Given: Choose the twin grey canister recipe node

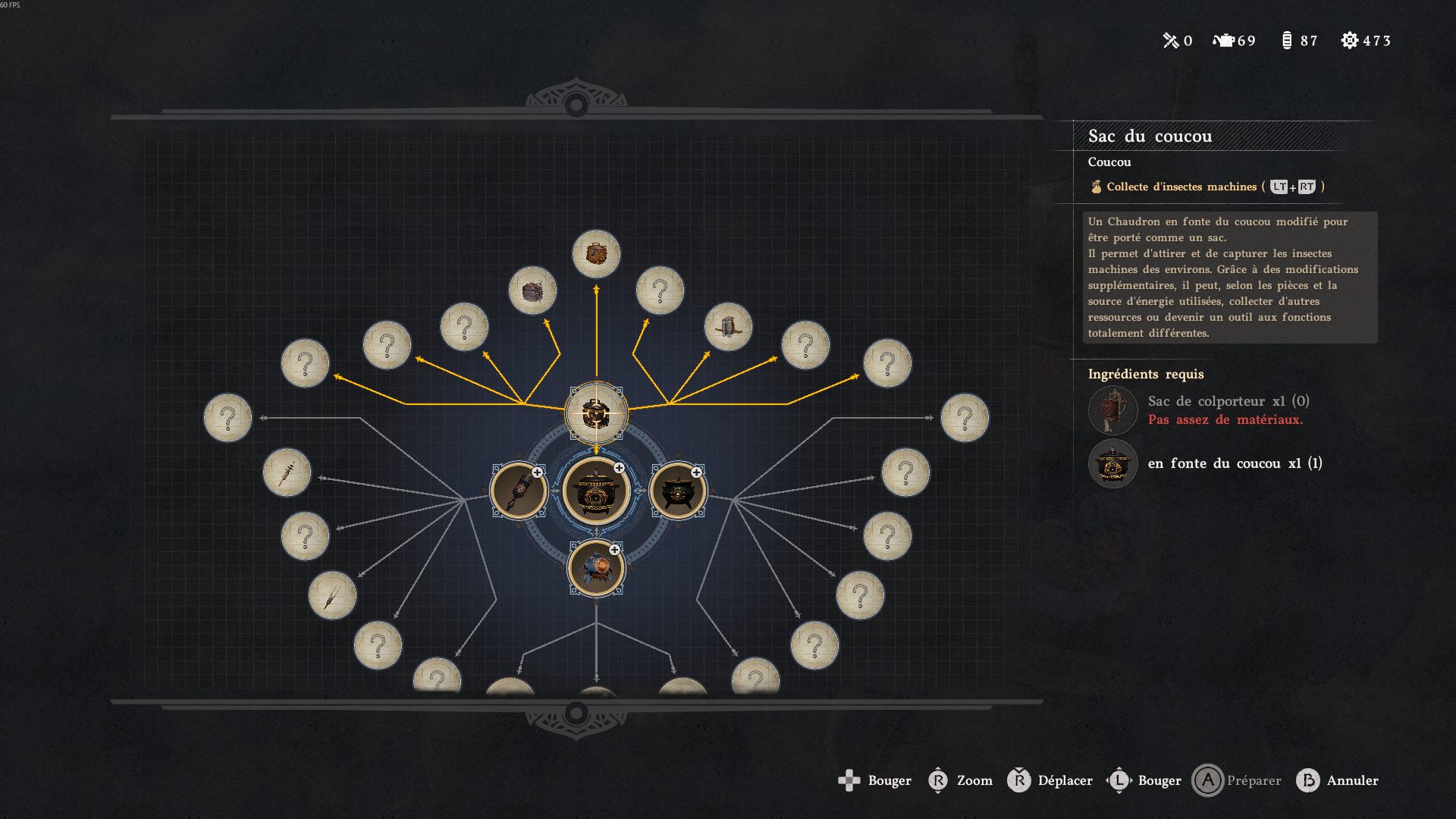Looking at the screenshot, I should click(728, 327).
